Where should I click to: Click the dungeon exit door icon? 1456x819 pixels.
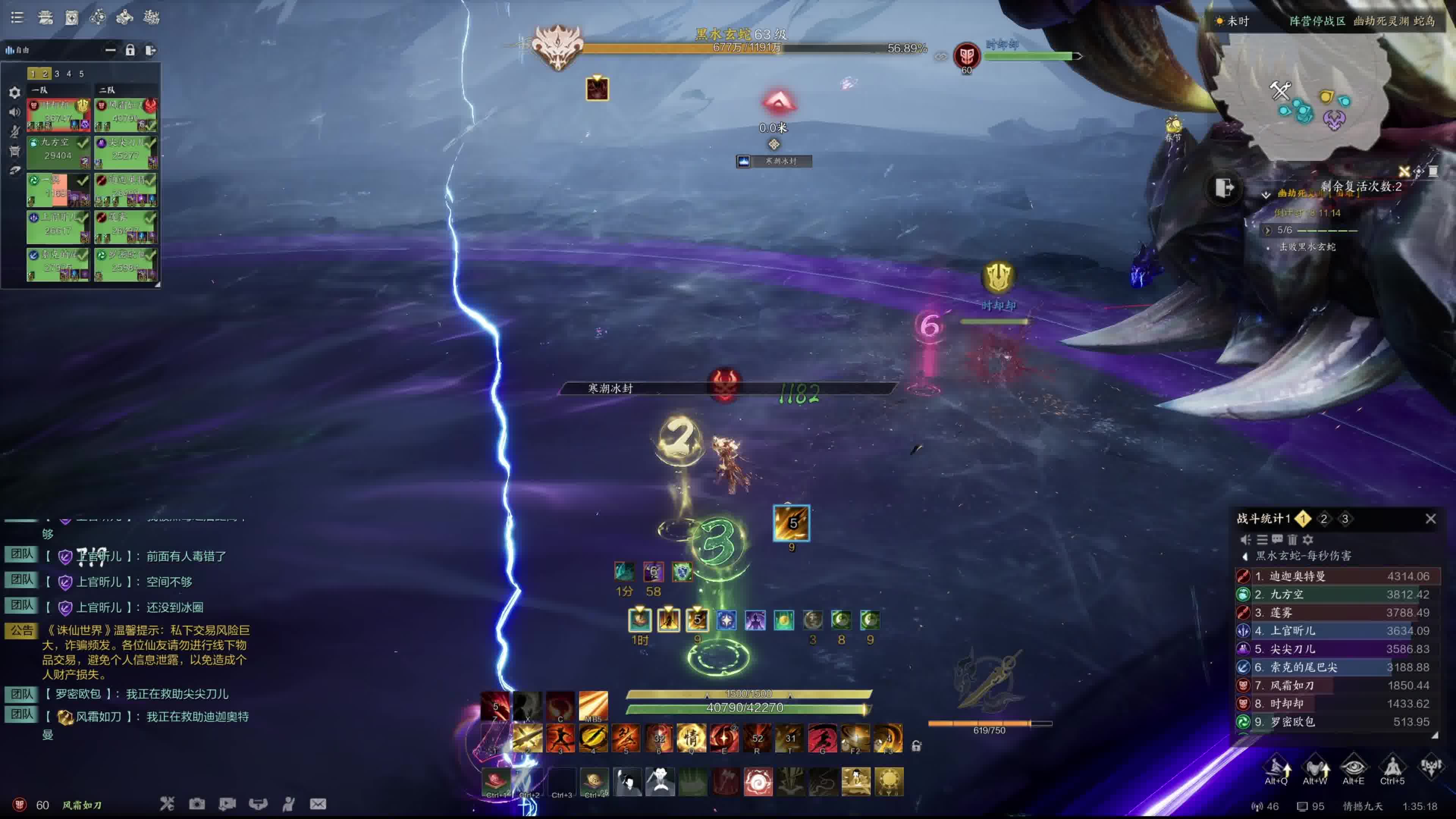pyautogui.click(x=1224, y=187)
